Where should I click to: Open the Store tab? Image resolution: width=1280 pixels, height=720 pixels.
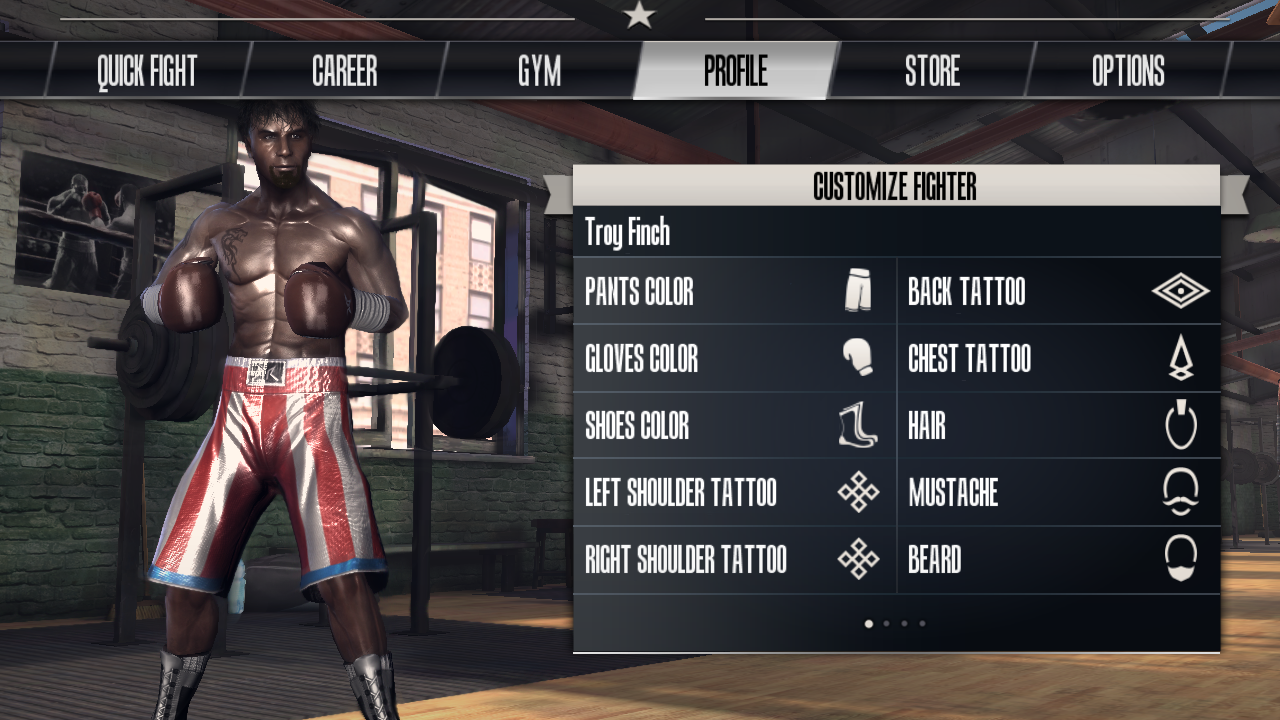[x=932, y=71]
